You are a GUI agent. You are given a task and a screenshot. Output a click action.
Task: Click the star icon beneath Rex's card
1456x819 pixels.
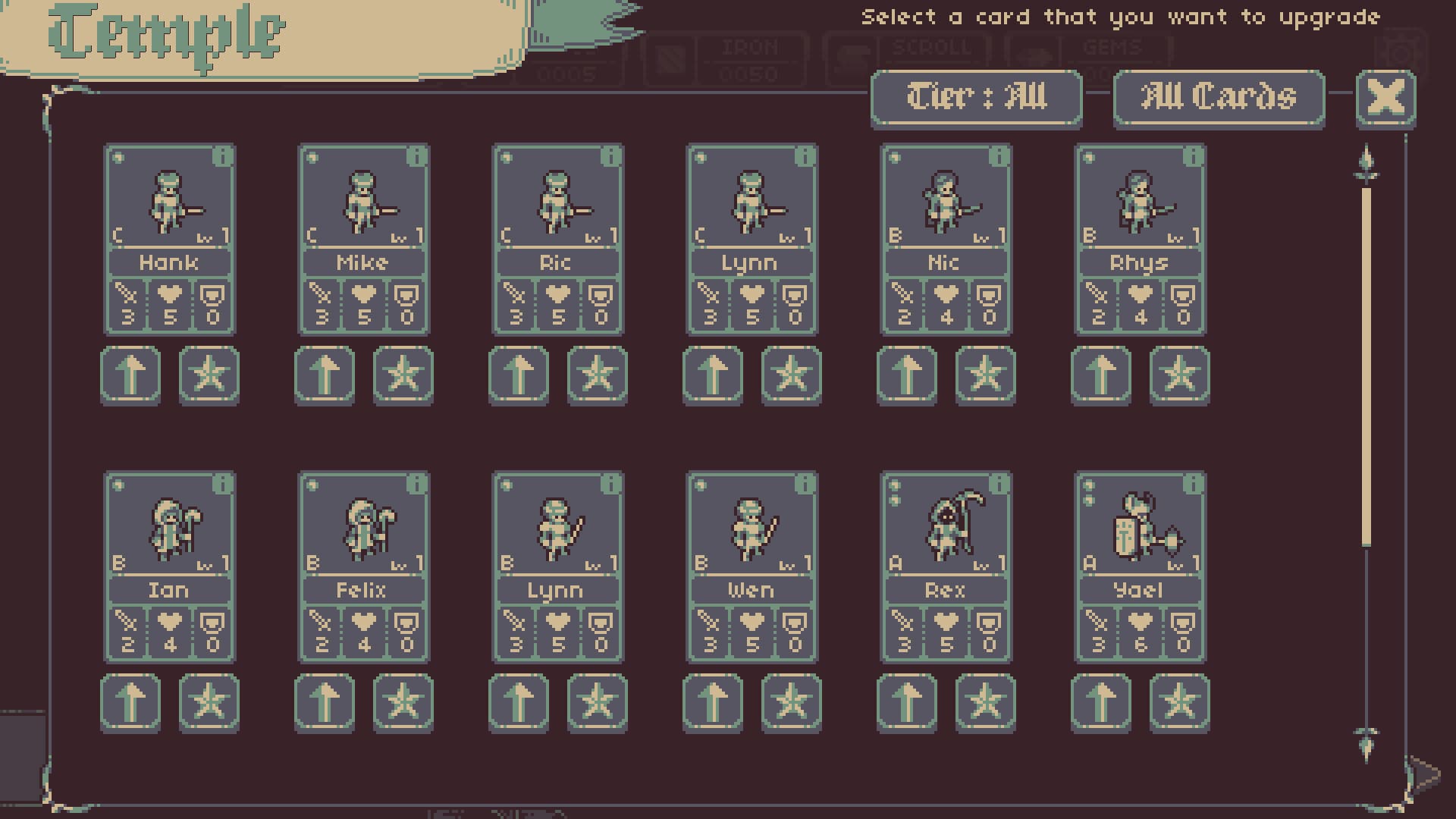coord(986,702)
